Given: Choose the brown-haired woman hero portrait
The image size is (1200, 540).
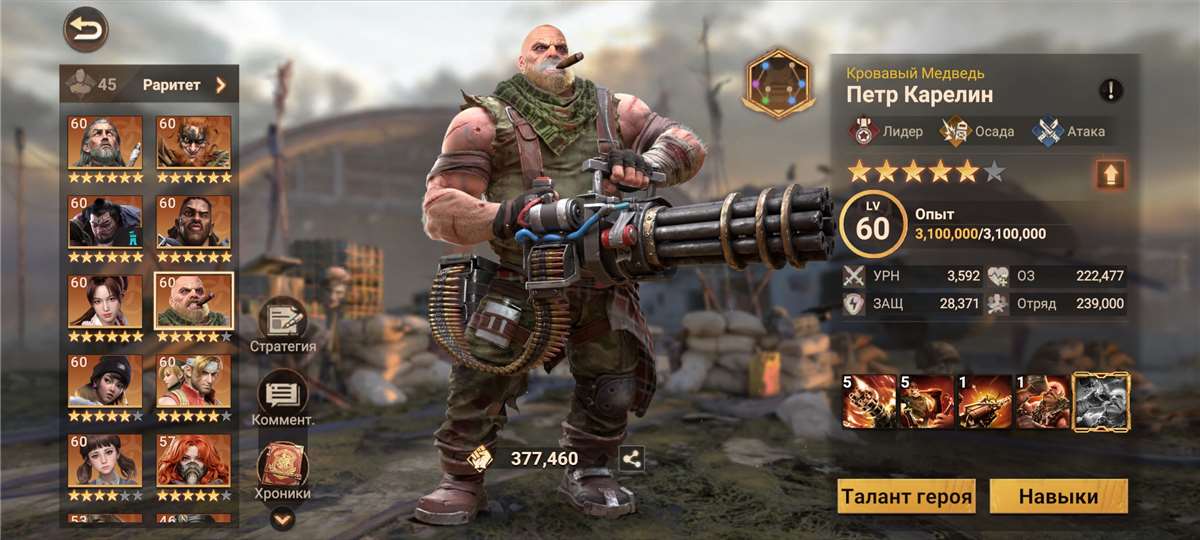Looking at the screenshot, I should click(x=105, y=301).
